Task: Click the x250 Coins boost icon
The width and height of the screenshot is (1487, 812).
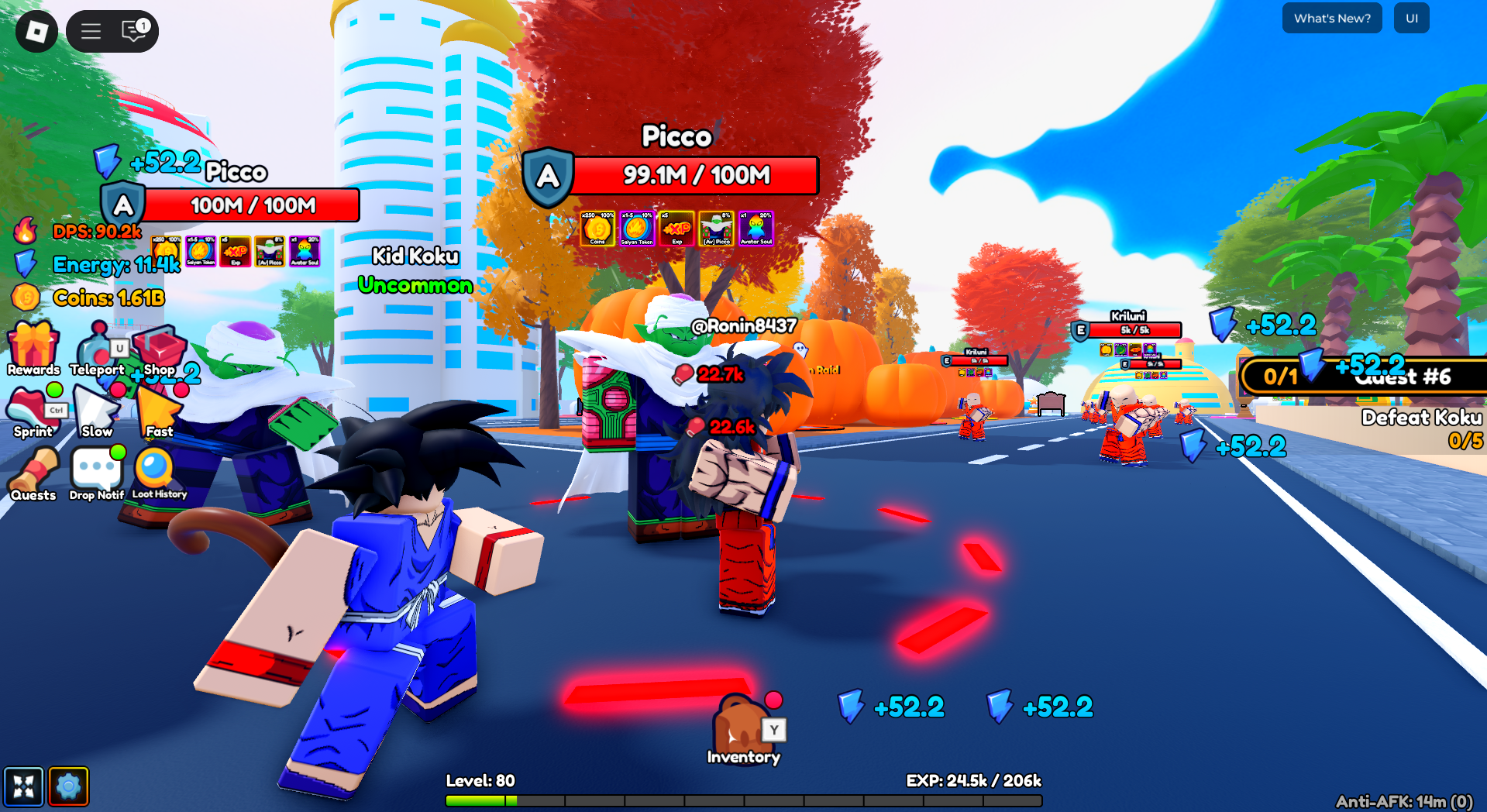Action: [597, 228]
